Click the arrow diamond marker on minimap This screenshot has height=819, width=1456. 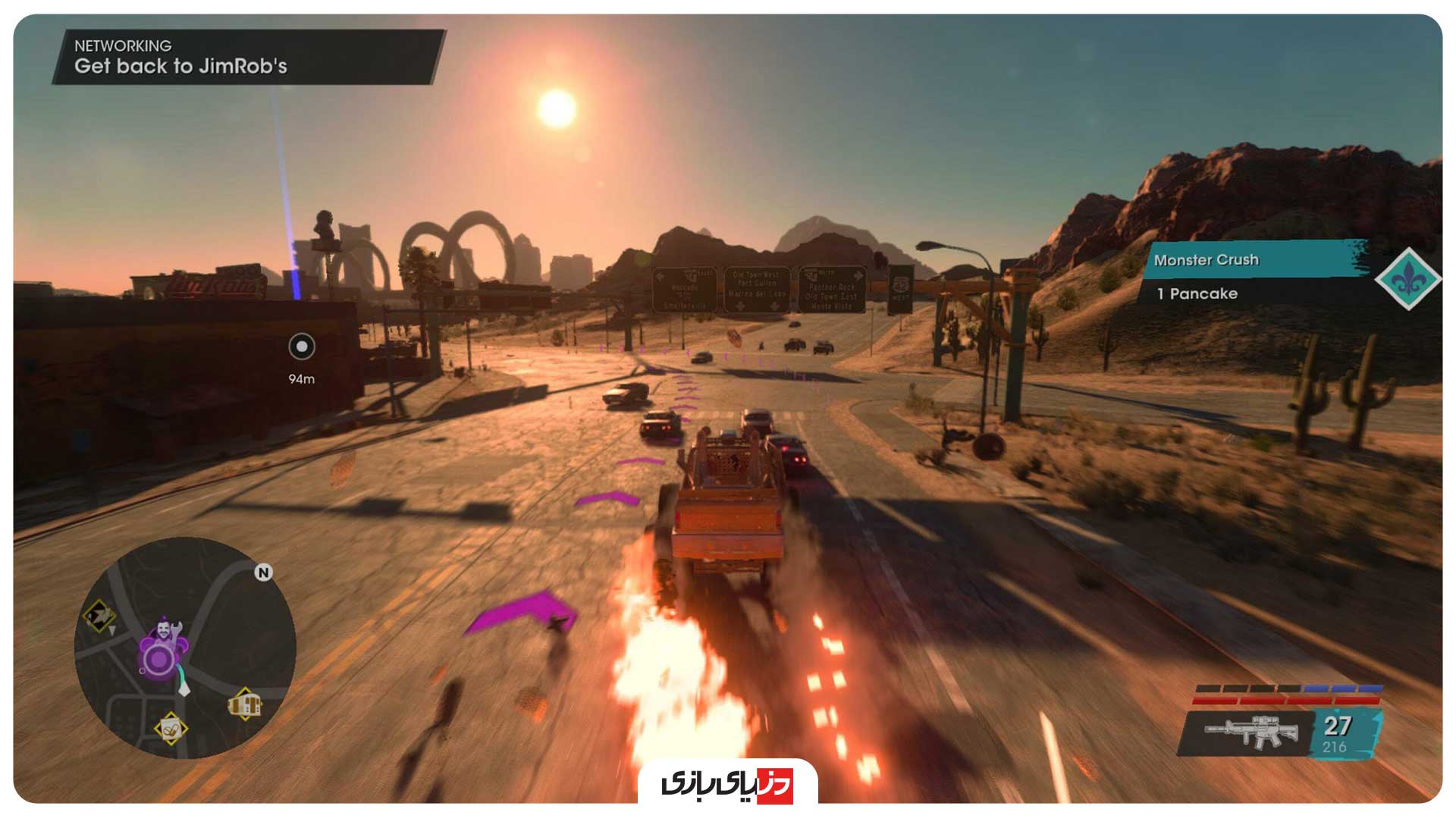click(99, 615)
